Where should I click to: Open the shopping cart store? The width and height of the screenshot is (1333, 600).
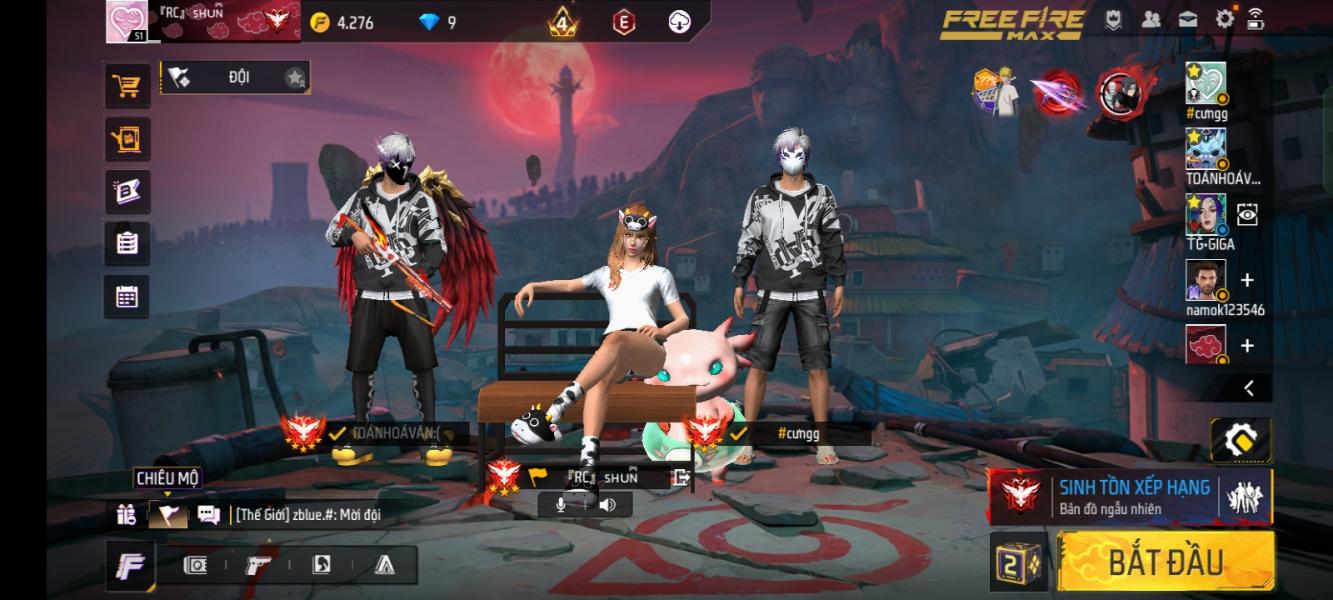point(127,87)
